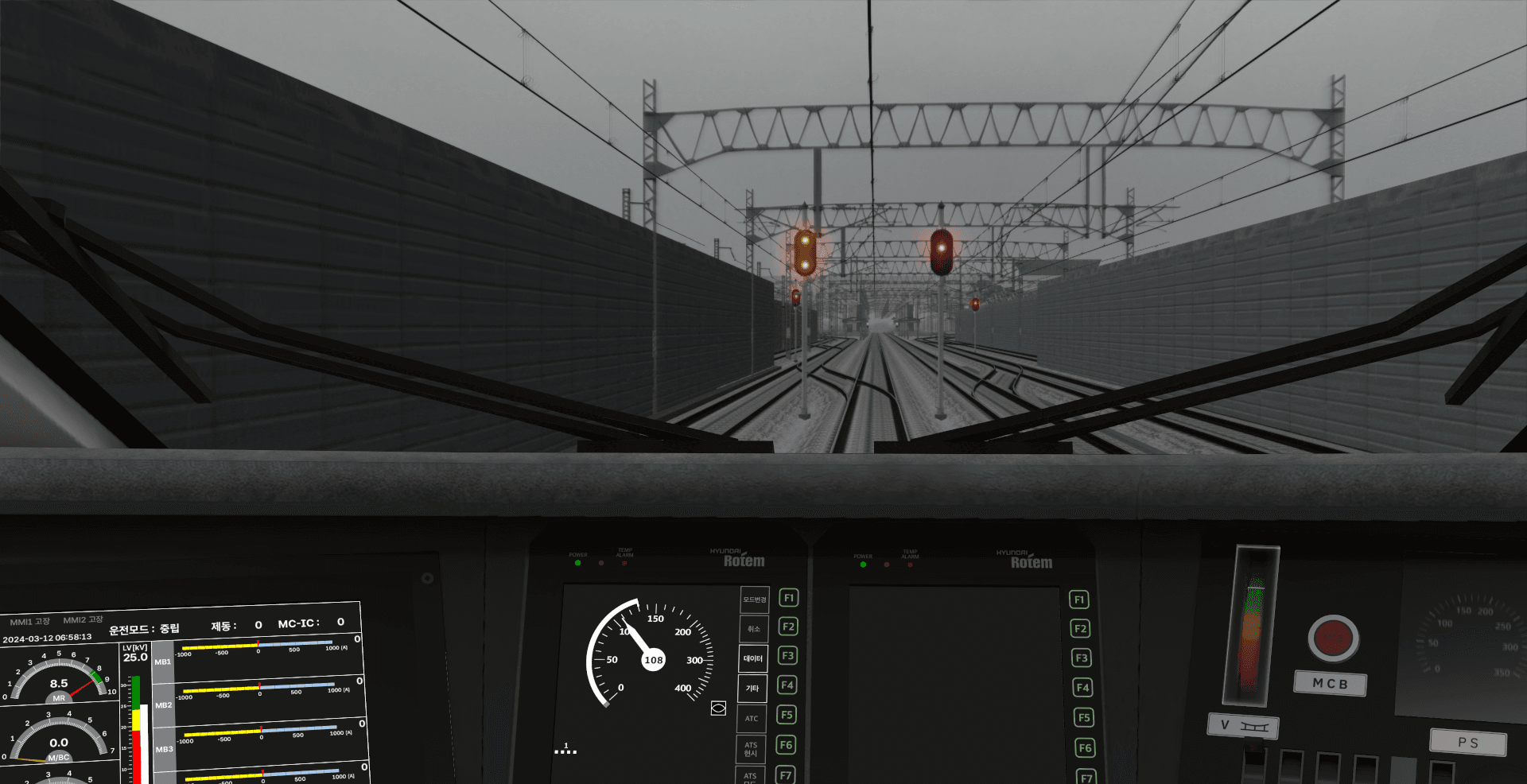This screenshot has width=1527, height=784.
Task: Click the 취소 cancel soft key
Action: pos(753,629)
